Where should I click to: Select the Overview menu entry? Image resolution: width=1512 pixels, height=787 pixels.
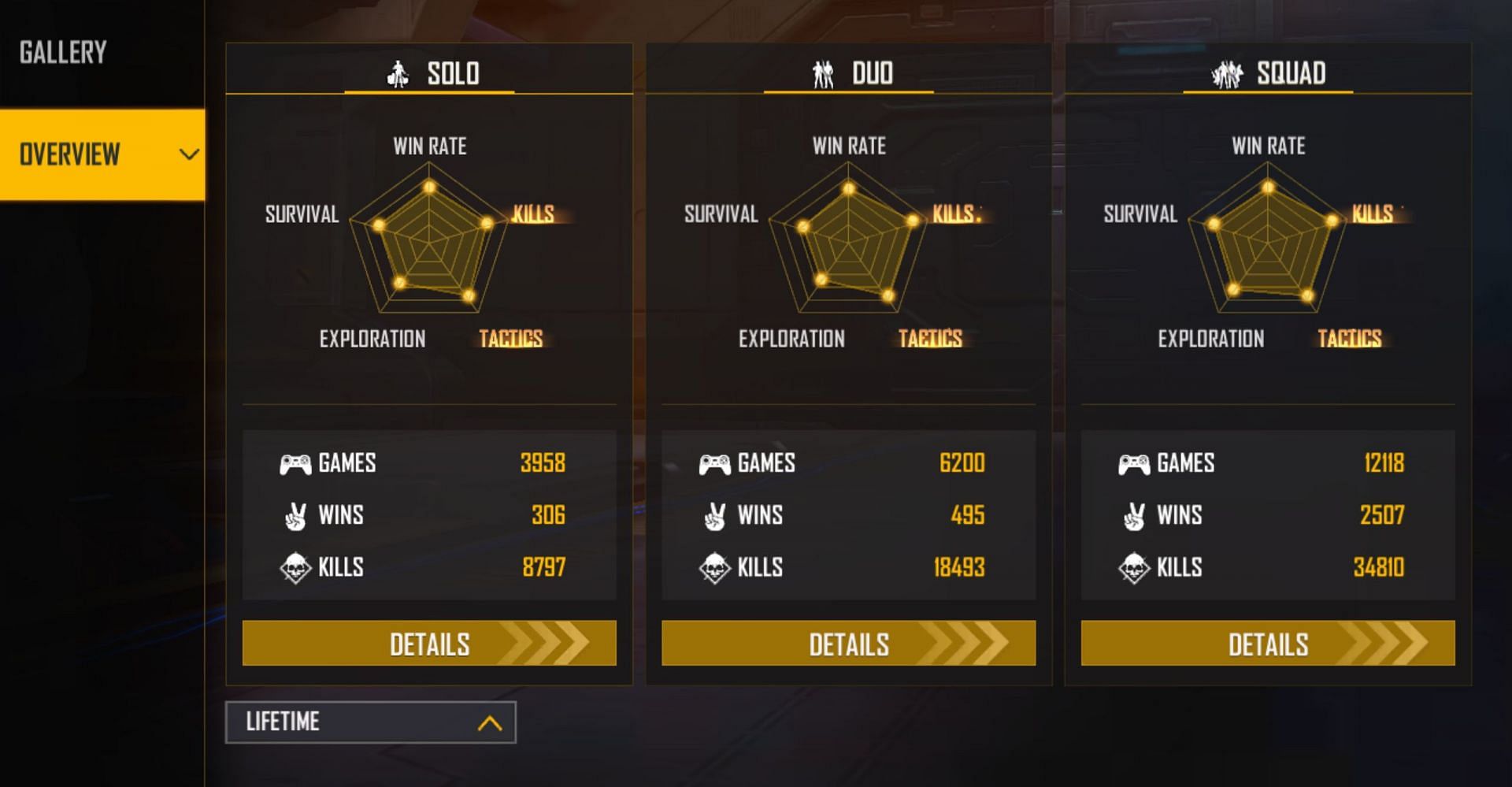click(x=101, y=154)
